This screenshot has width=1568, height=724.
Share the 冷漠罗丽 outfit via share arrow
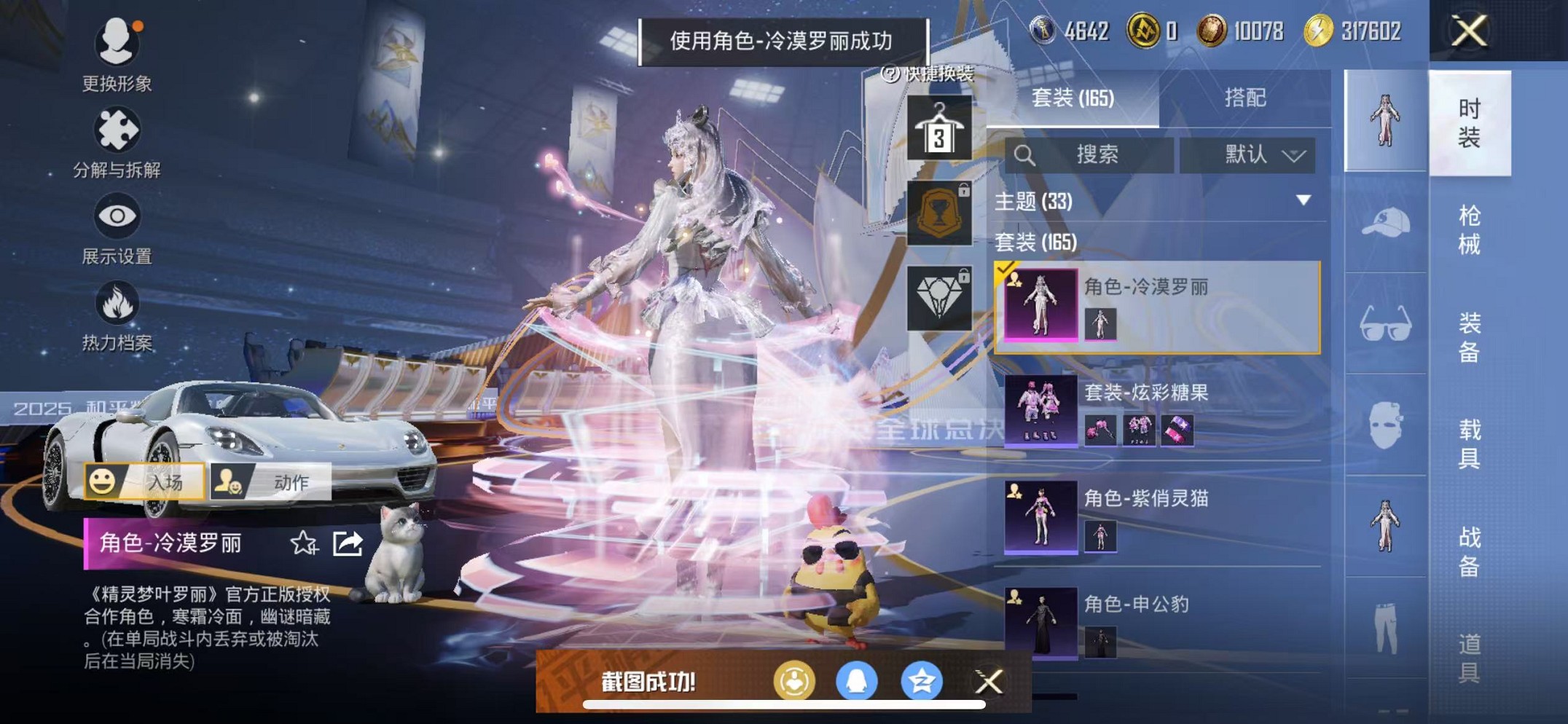tap(346, 542)
